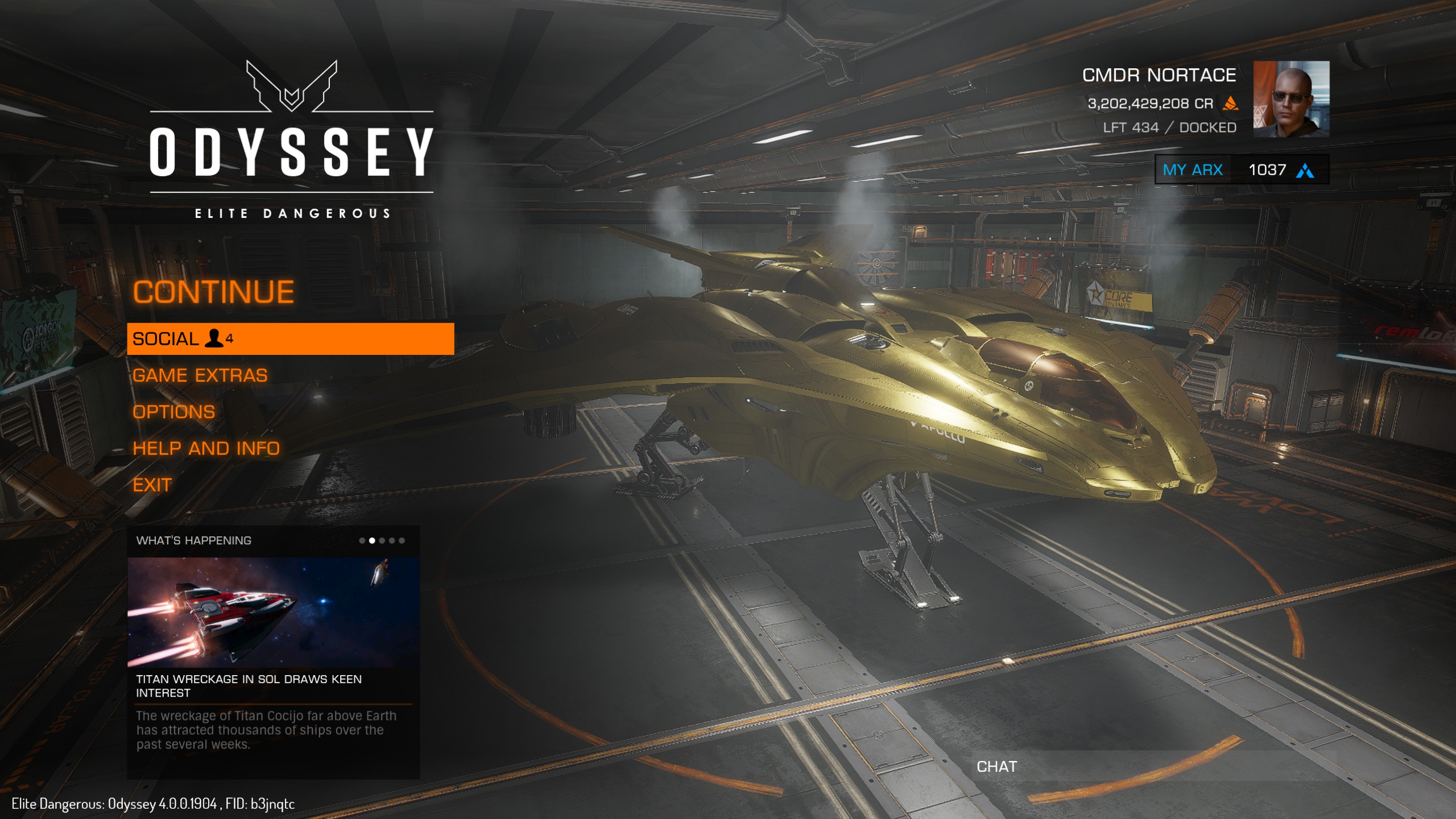Viewport: 1456px width, 819px height.
Task: Select Continue to resume the game
Action: coord(213,292)
